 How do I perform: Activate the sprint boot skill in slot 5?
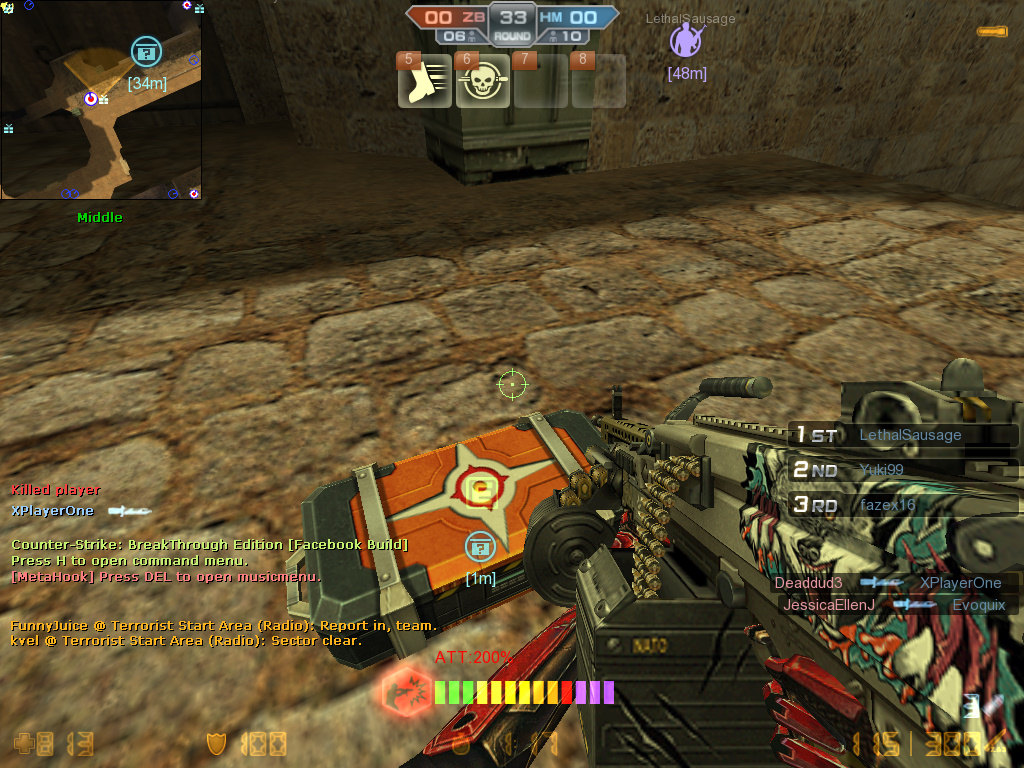425,84
